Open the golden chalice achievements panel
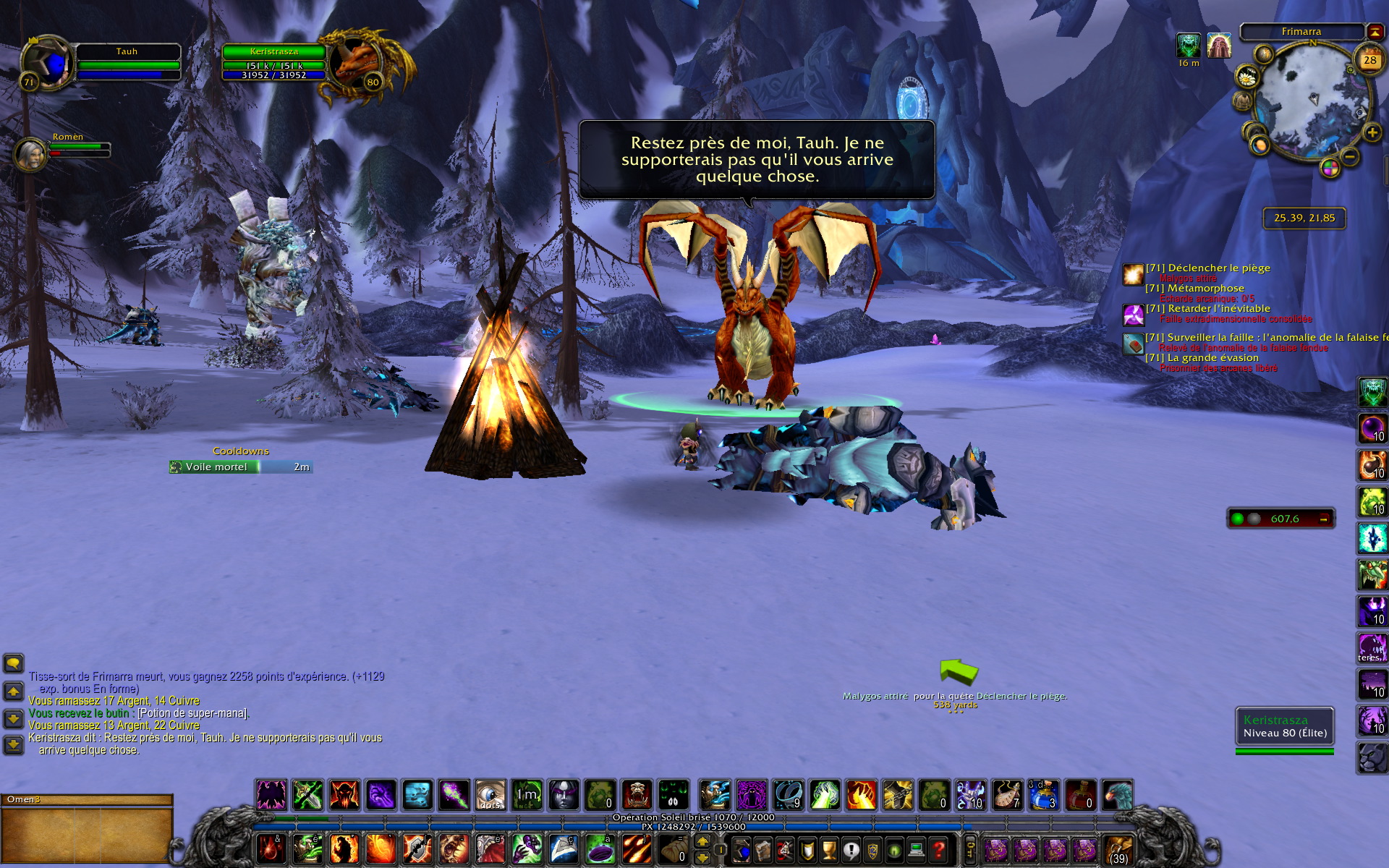The width and height of the screenshot is (1389, 868). coord(829,850)
